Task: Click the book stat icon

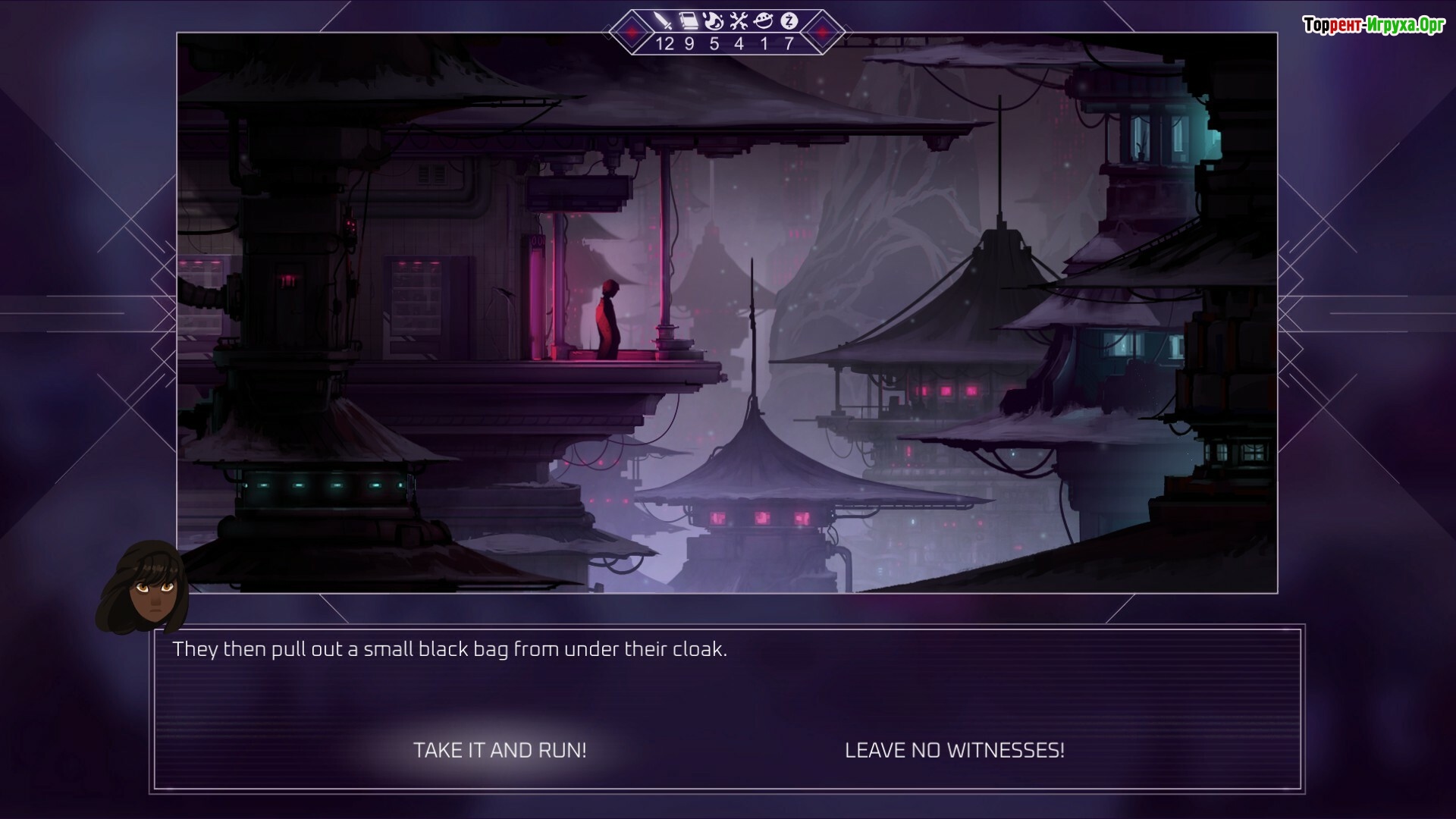Action: click(x=689, y=21)
